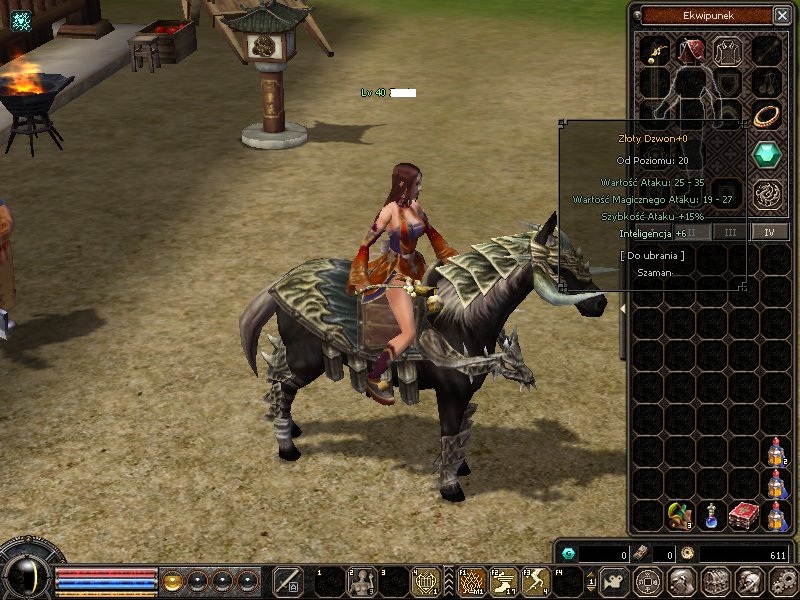Viewport: 800px width, 600px height.
Task: Open the green gem button
Action: click(x=767, y=154)
